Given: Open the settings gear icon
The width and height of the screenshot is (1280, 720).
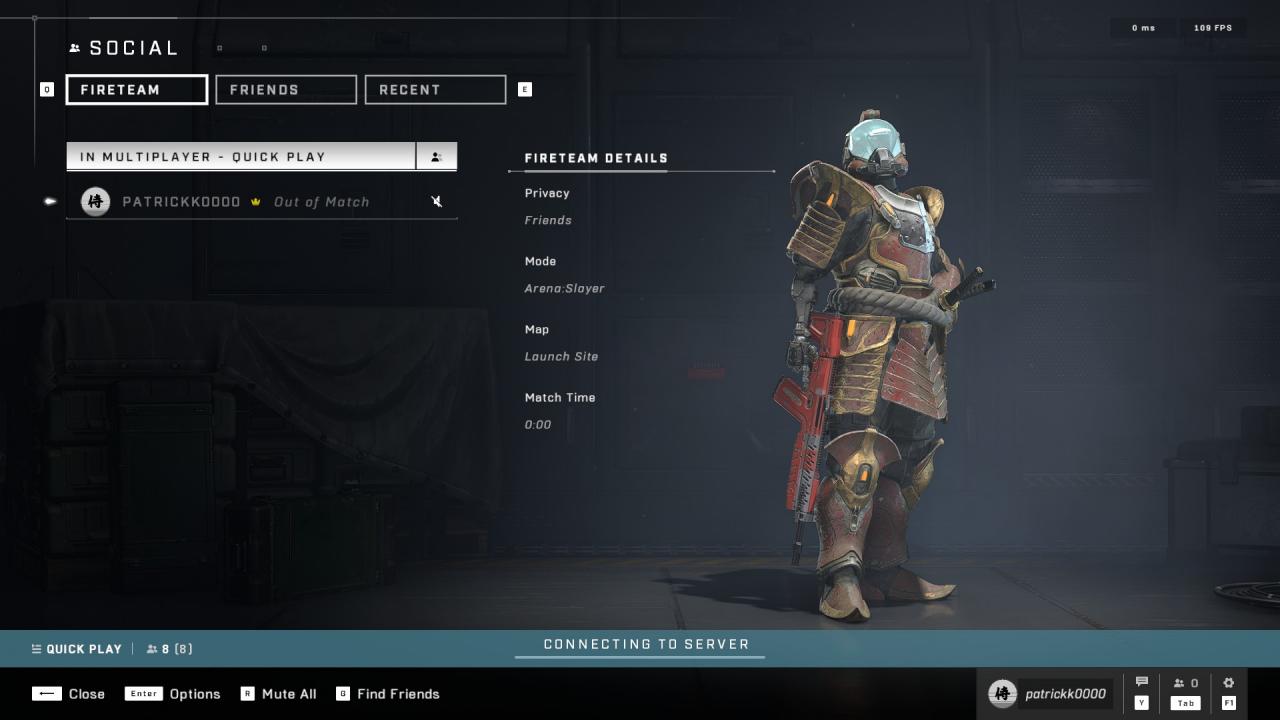Looking at the screenshot, I should coord(1229,683).
